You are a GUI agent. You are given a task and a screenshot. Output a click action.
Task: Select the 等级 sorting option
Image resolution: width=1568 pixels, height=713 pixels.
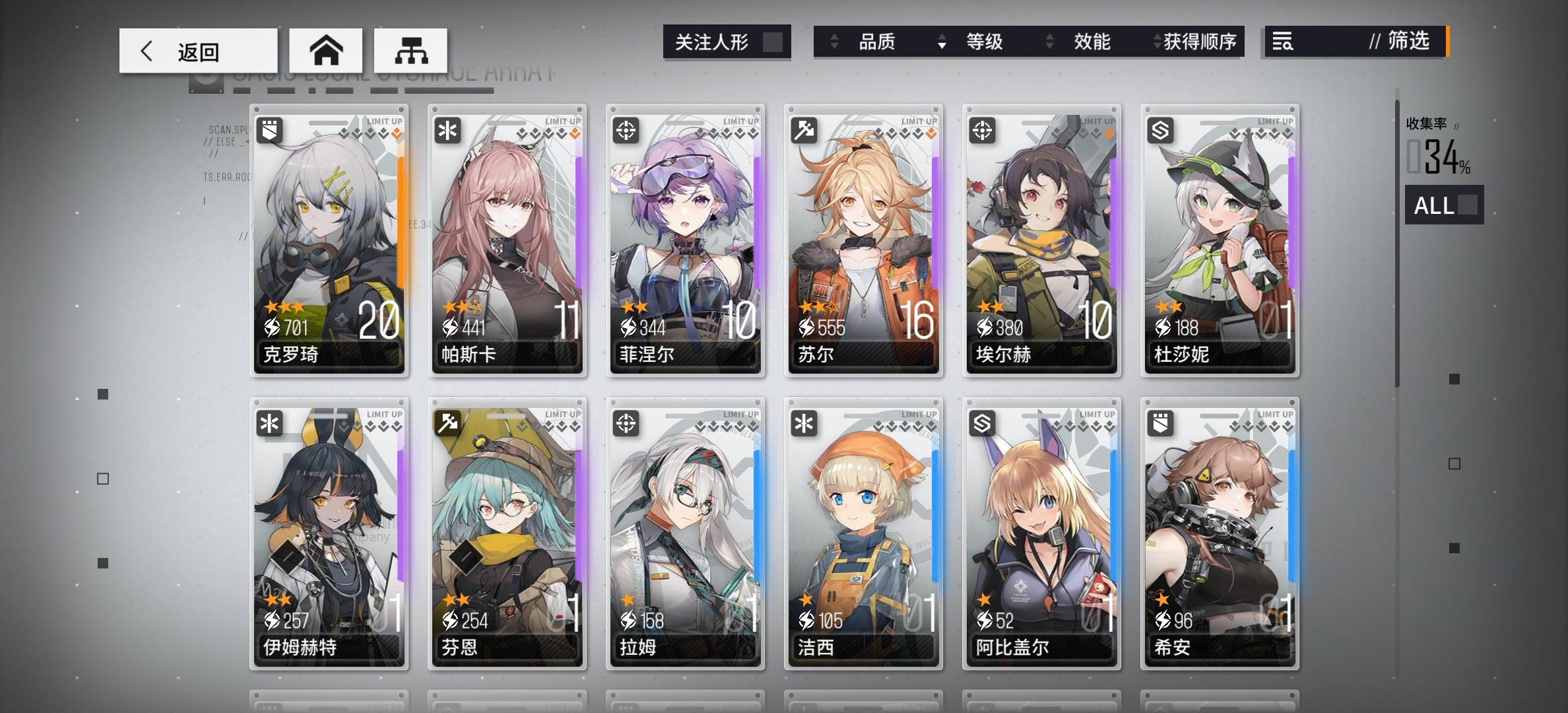pos(983,42)
